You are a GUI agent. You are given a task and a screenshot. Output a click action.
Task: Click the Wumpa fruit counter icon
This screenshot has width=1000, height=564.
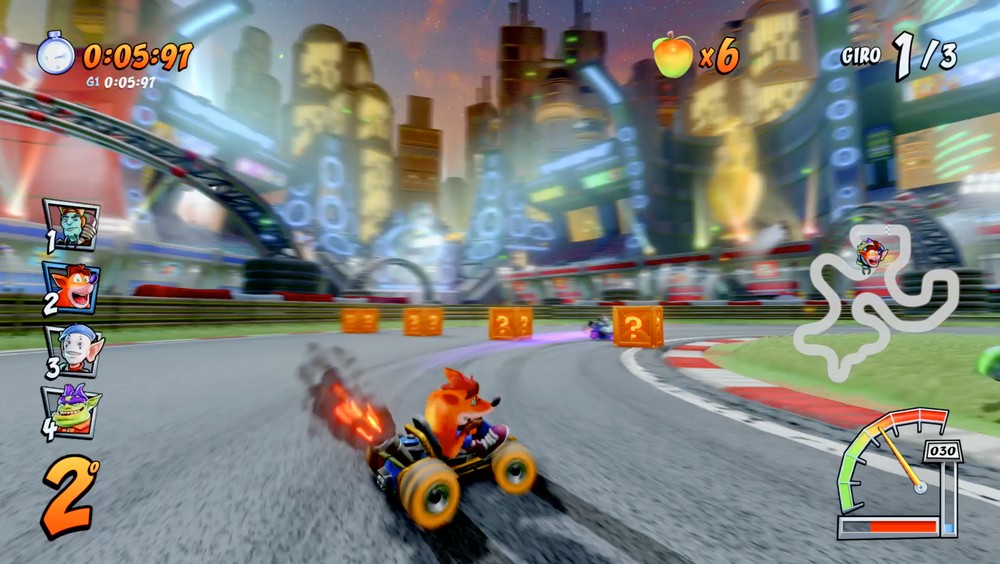(x=673, y=55)
